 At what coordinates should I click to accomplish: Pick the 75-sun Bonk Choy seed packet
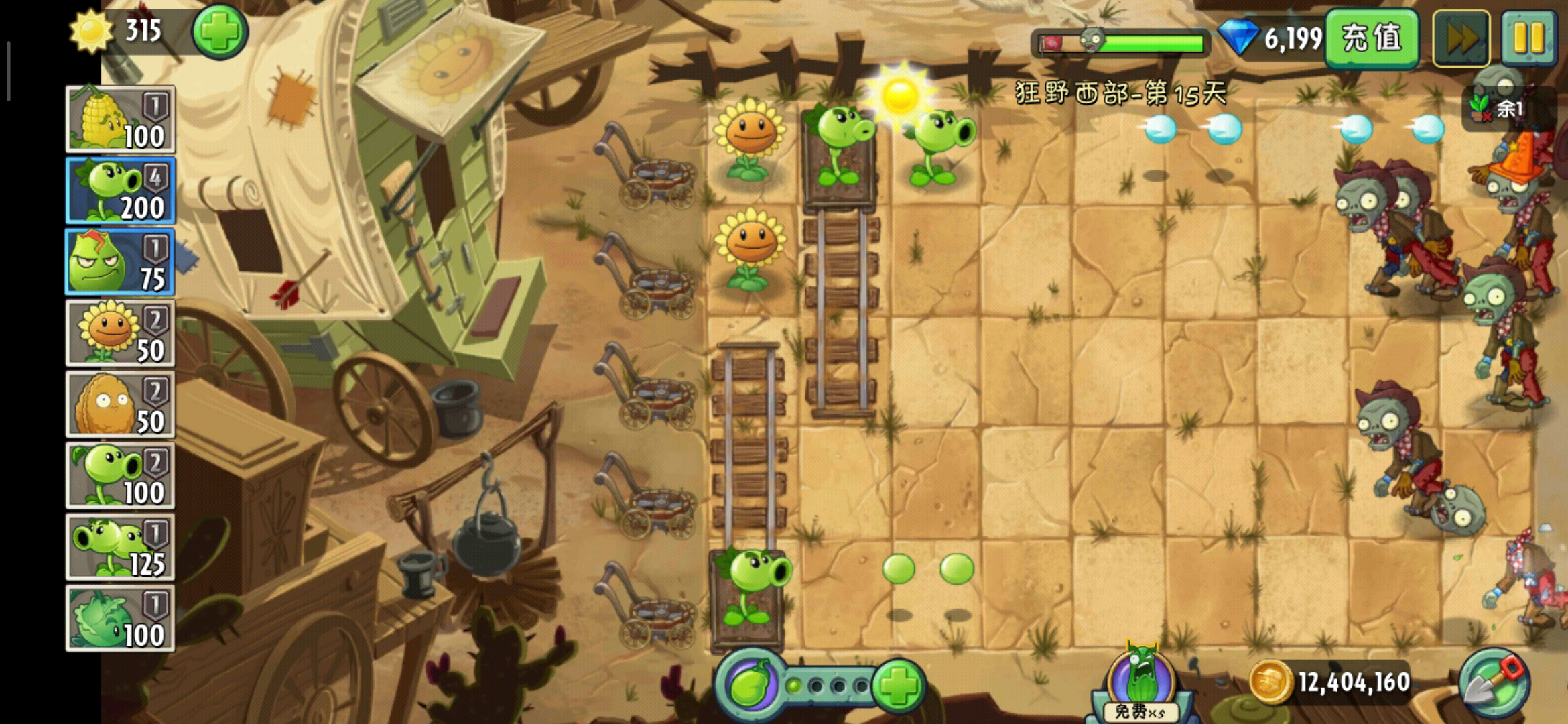(x=121, y=262)
